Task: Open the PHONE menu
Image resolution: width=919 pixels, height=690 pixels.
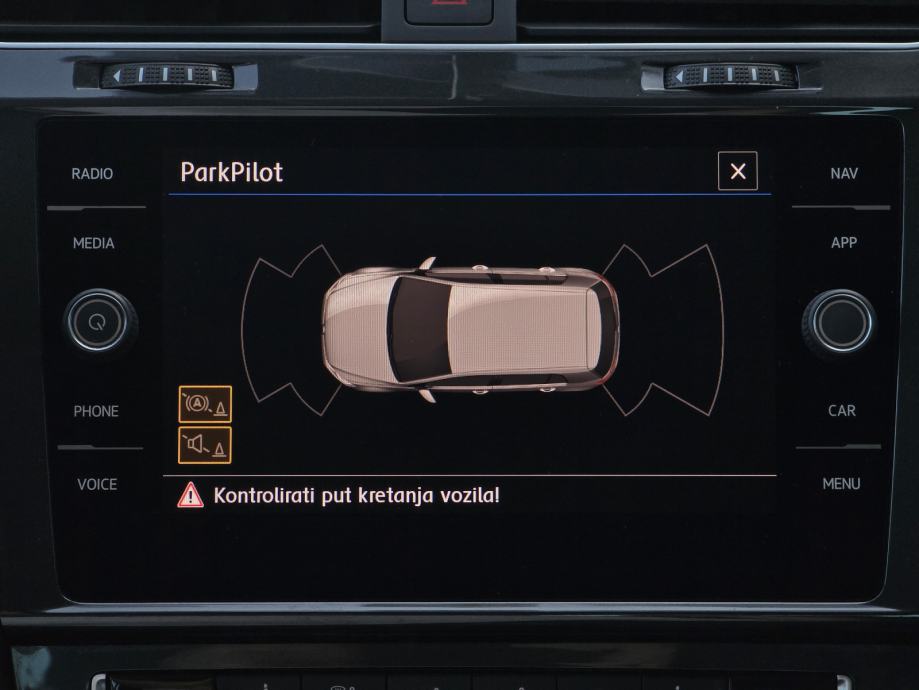Action: tap(96, 411)
